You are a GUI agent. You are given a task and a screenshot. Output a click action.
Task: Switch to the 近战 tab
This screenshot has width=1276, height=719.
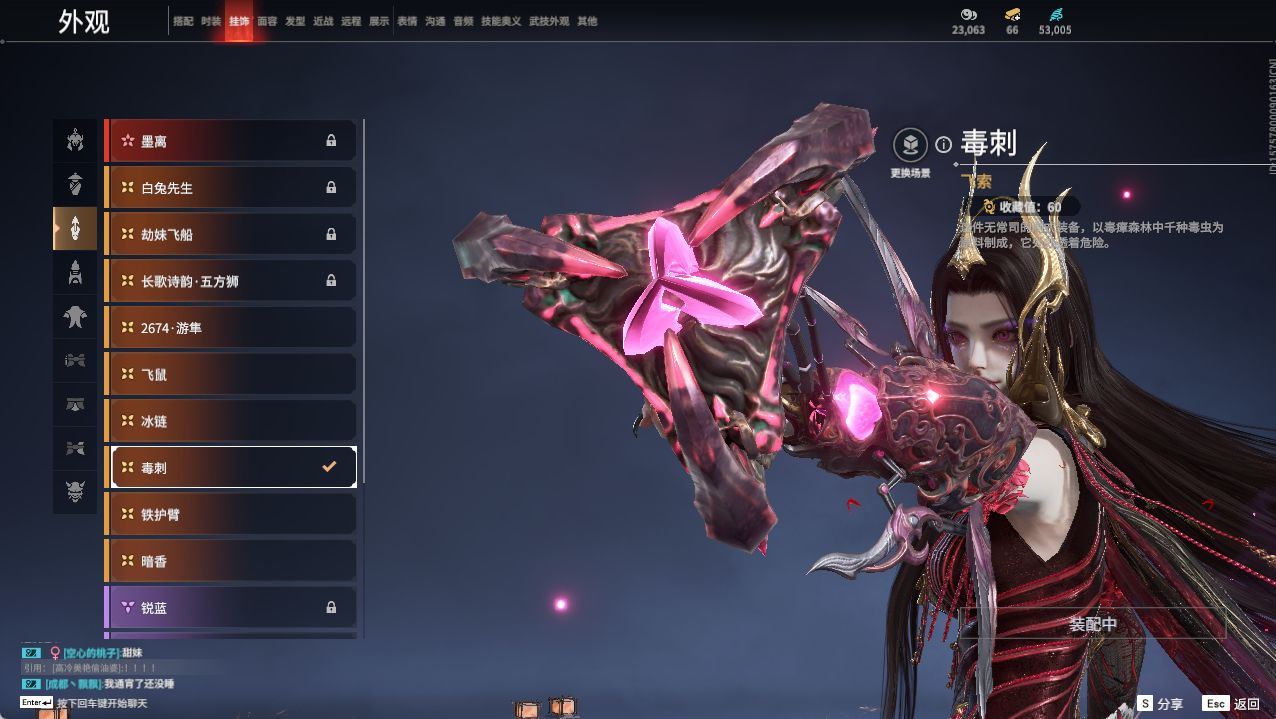click(323, 21)
